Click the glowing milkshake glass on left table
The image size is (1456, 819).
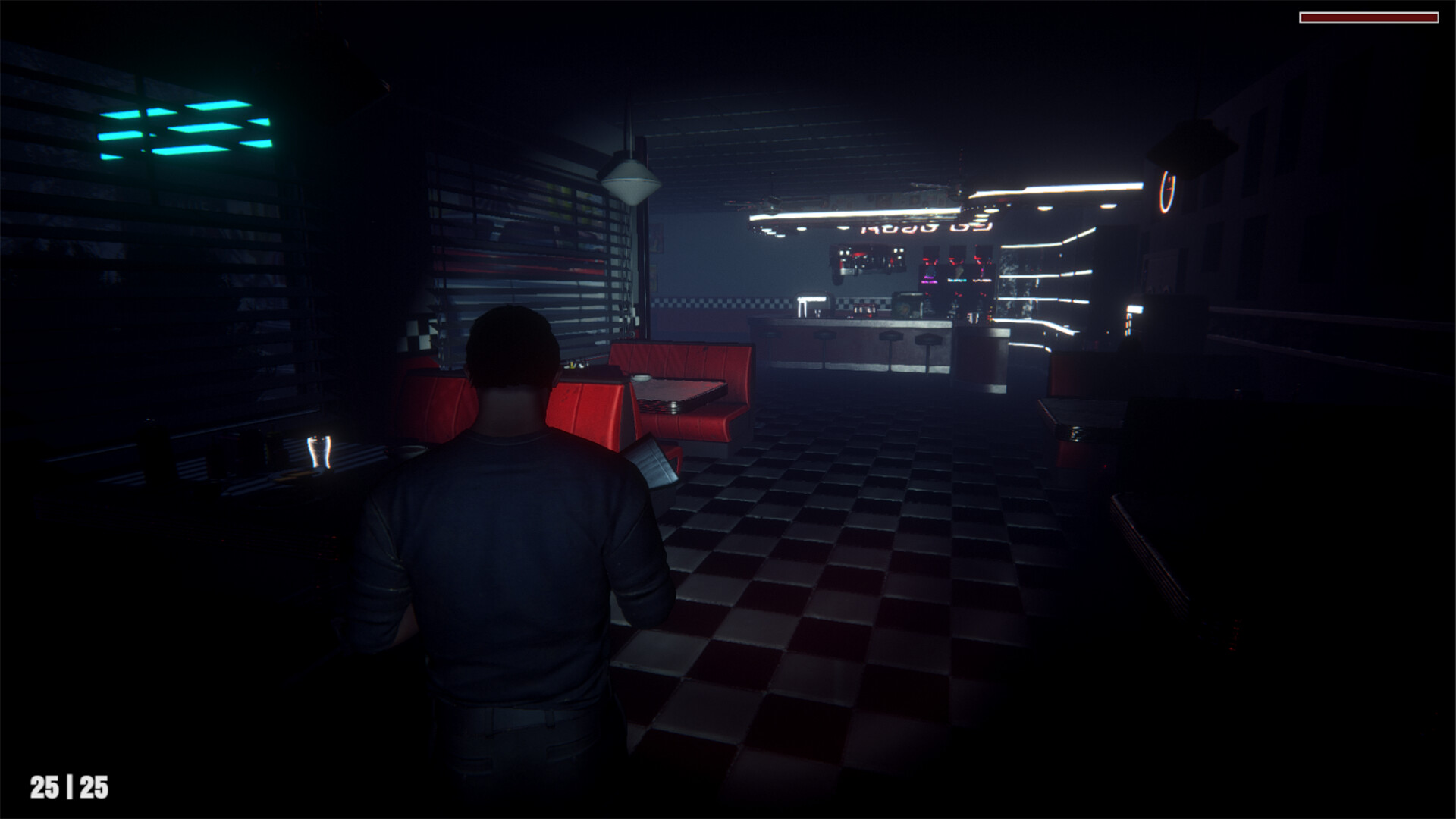click(318, 453)
